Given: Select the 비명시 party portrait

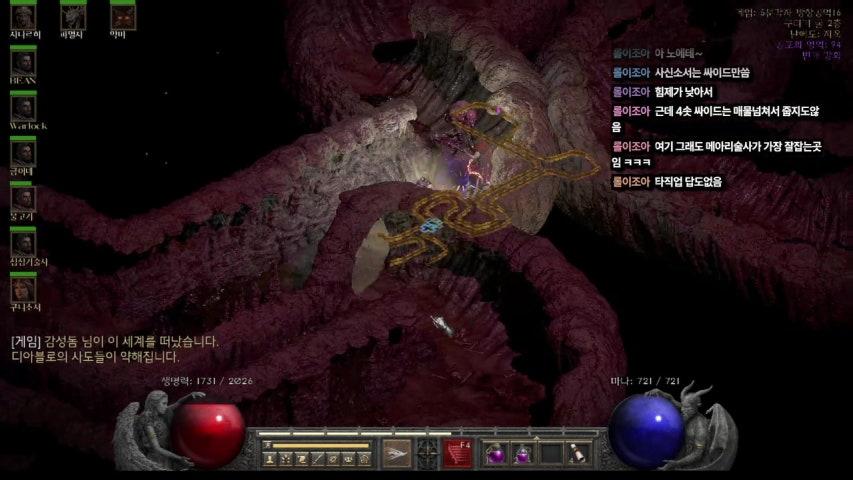Looking at the screenshot, I should pos(72,16).
